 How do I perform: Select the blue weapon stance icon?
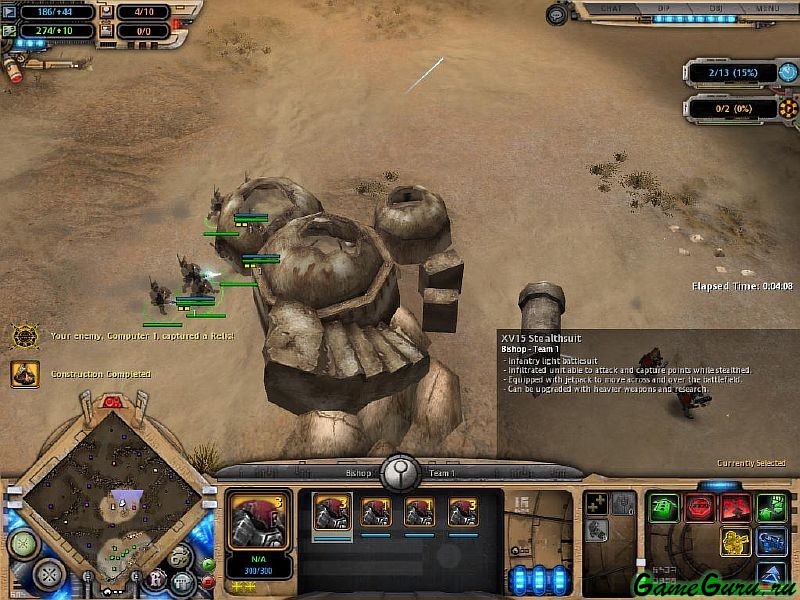(771, 542)
